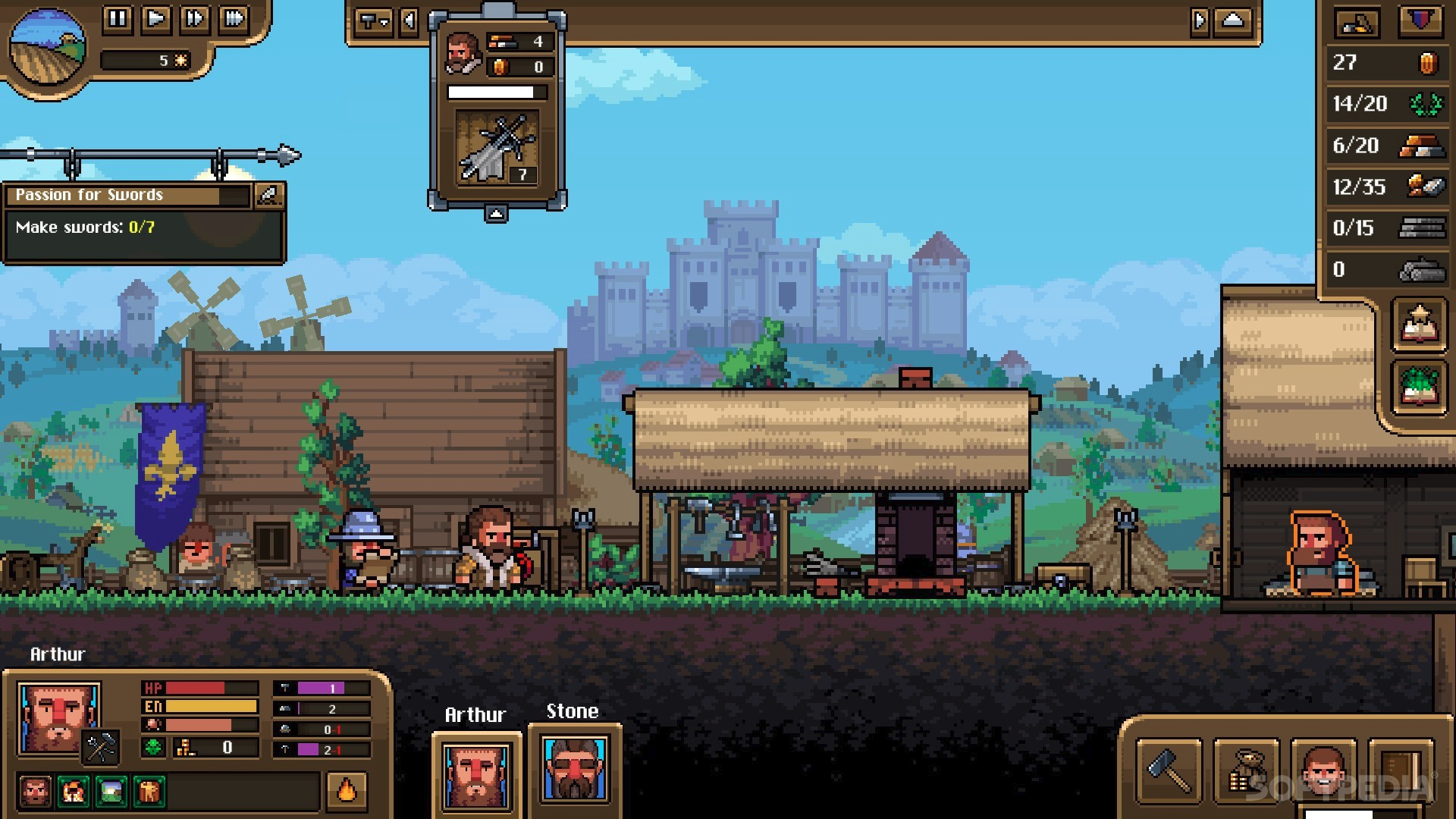Viewport: 1456px width, 819px height.
Task: Open the star book button
Action: pyautogui.click(x=1419, y=325)
